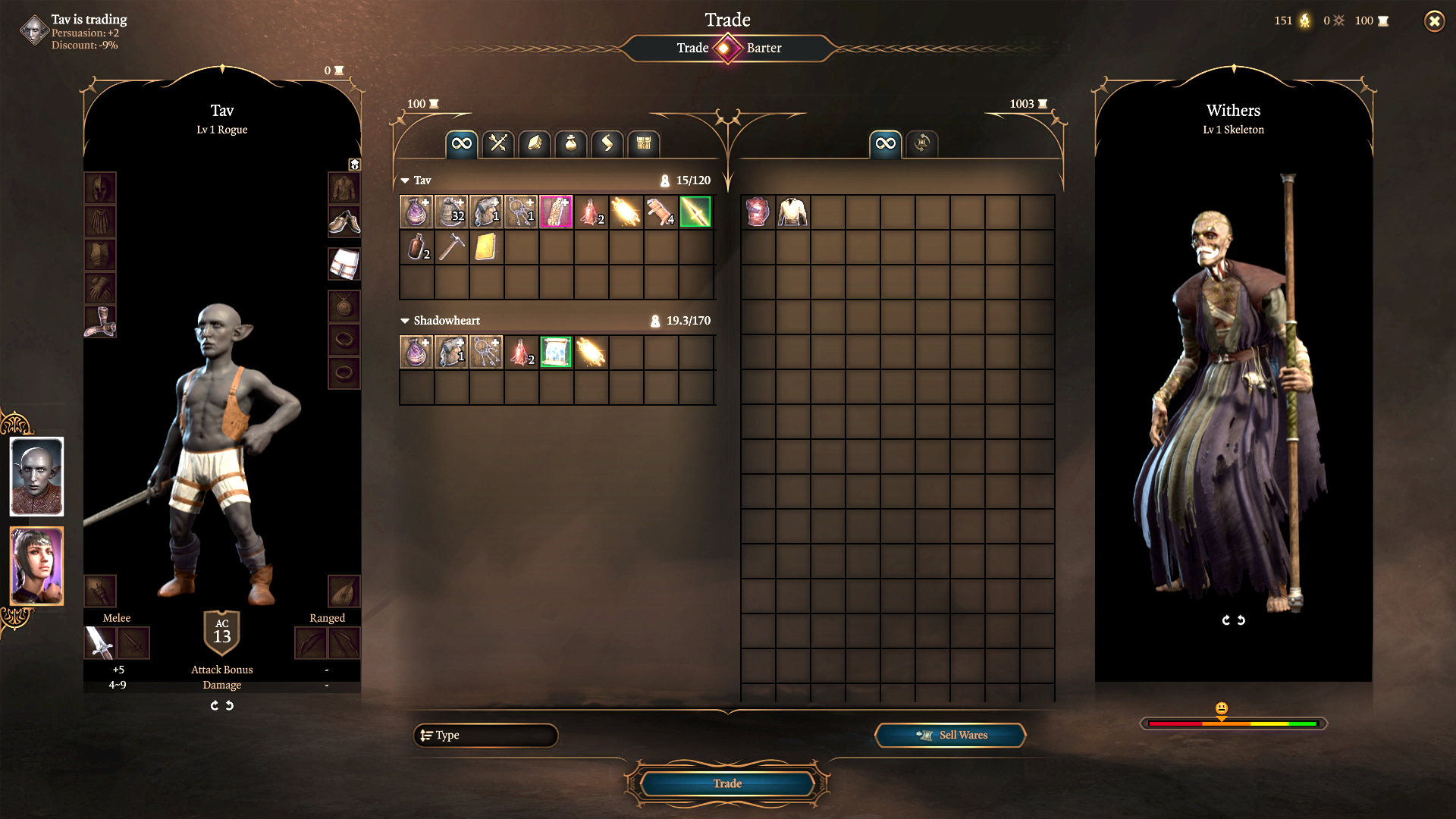Confirm the deal with the Trade button
This screenshot has height=819, width=1456.
726,783
